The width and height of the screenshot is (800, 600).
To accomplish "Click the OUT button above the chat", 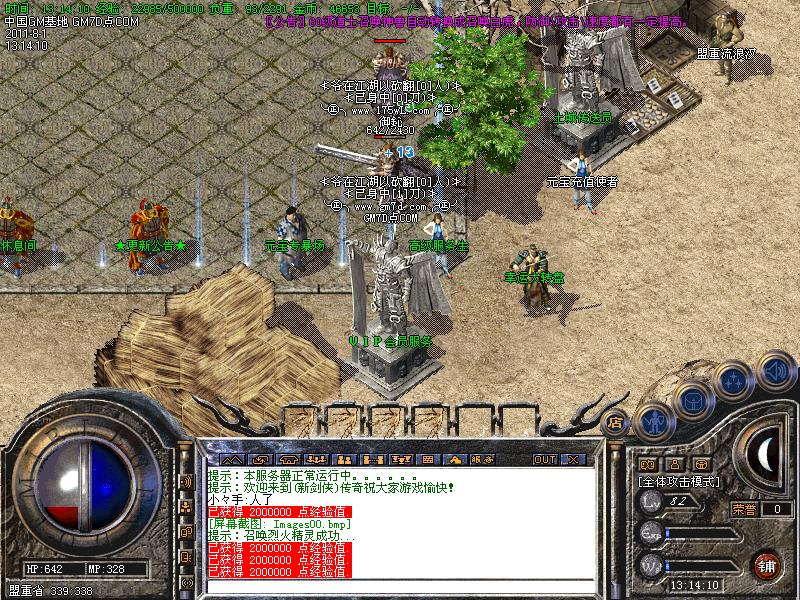I will coord(544,459).
